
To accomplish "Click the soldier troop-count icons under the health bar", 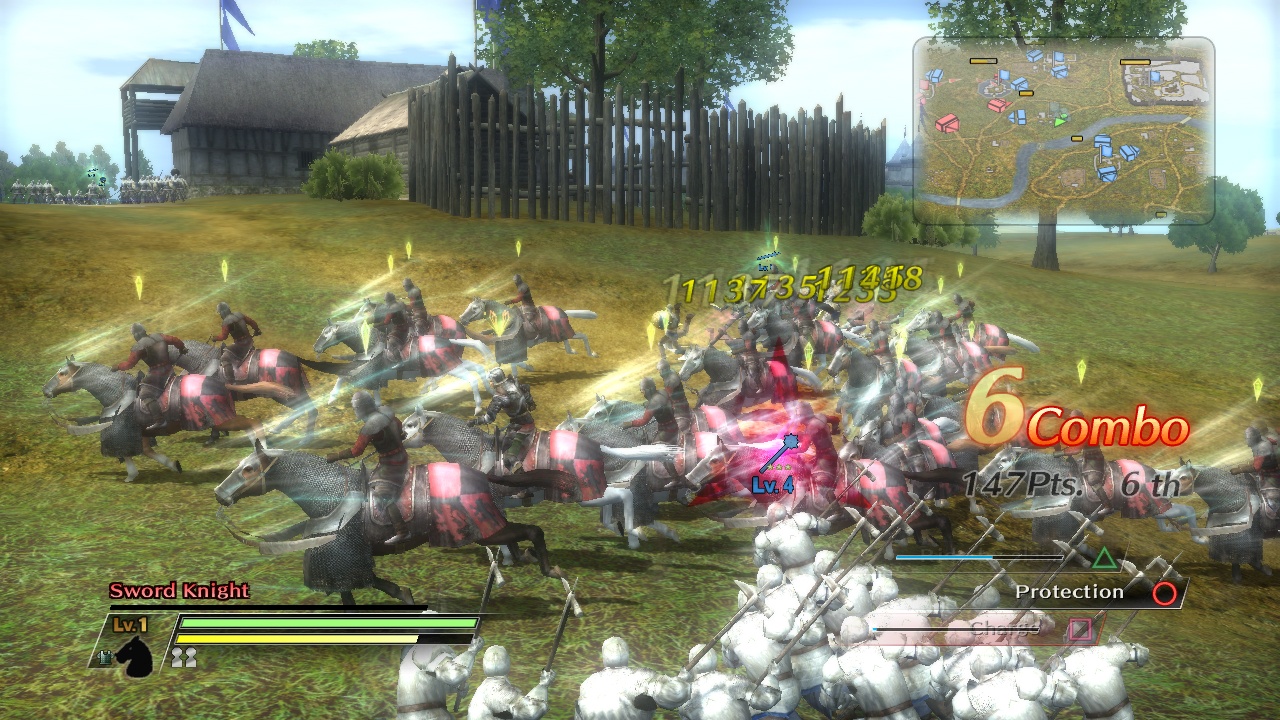I will (x=185, y=657).
